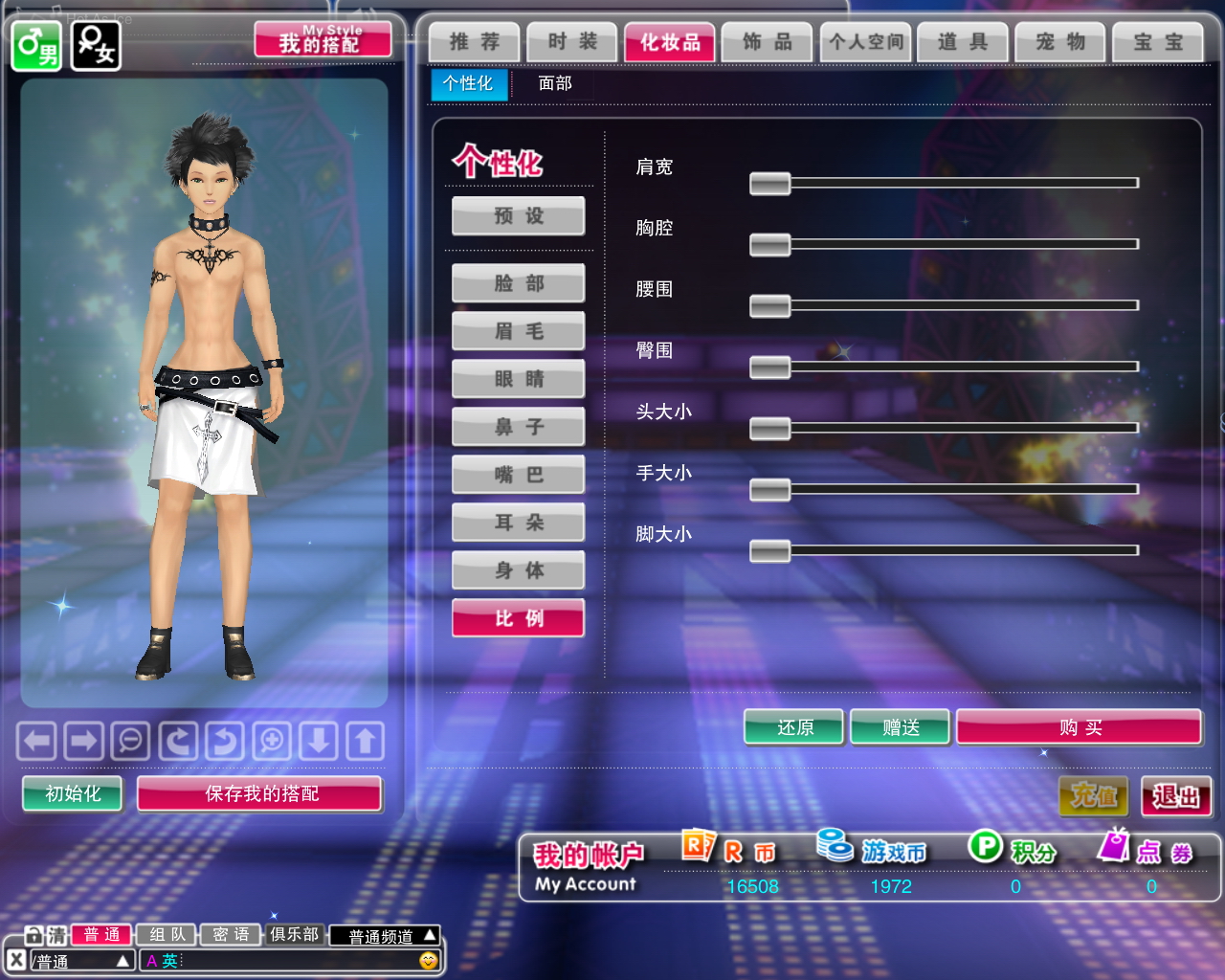The height and width of the screenshot is (980, 1225).
Task: Gift the item with 赠送
Action: click(x=900, y=727)
